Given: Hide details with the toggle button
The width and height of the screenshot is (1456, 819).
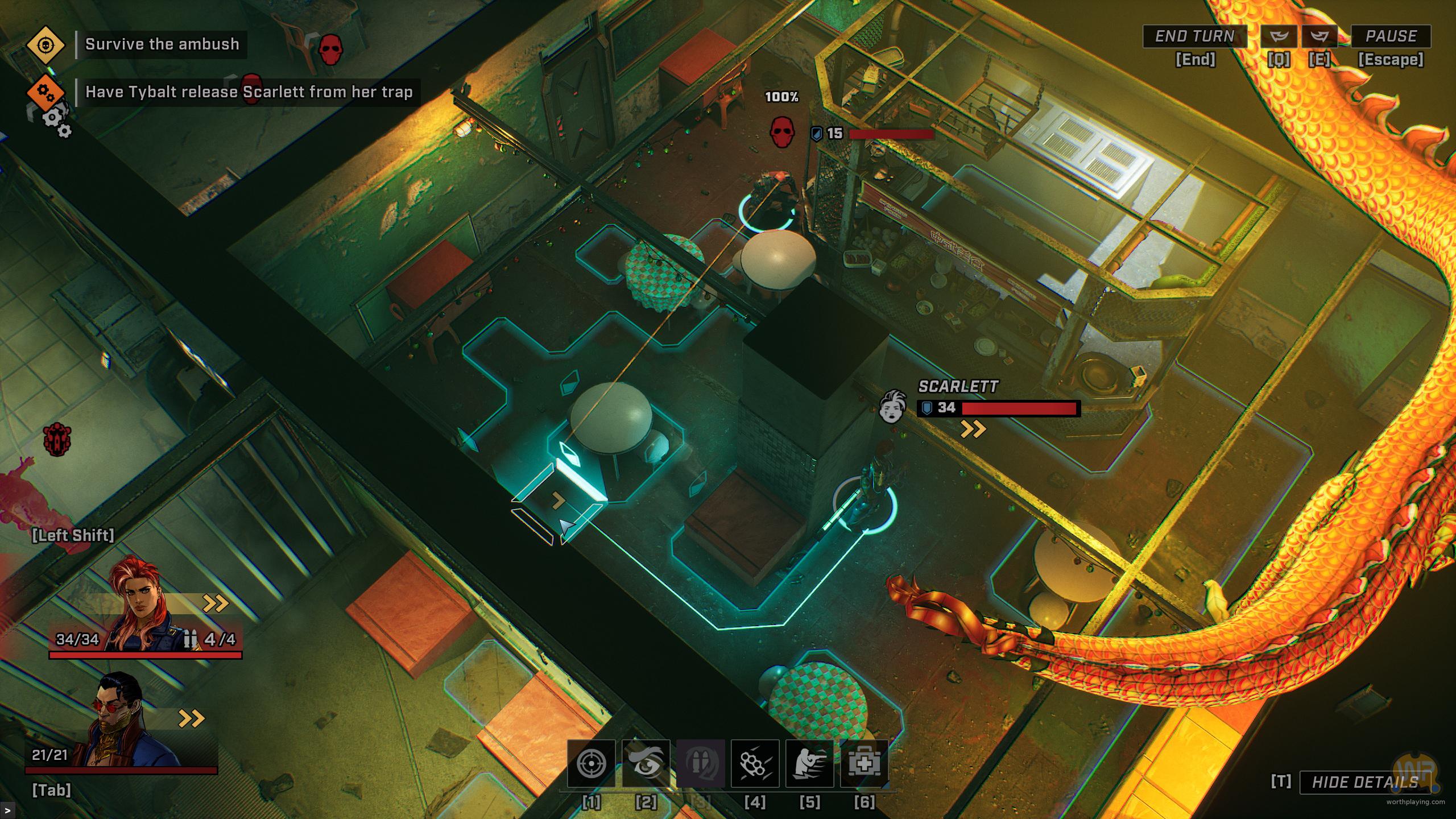Looking at the screenshot, I should (x=1364, y=783).
